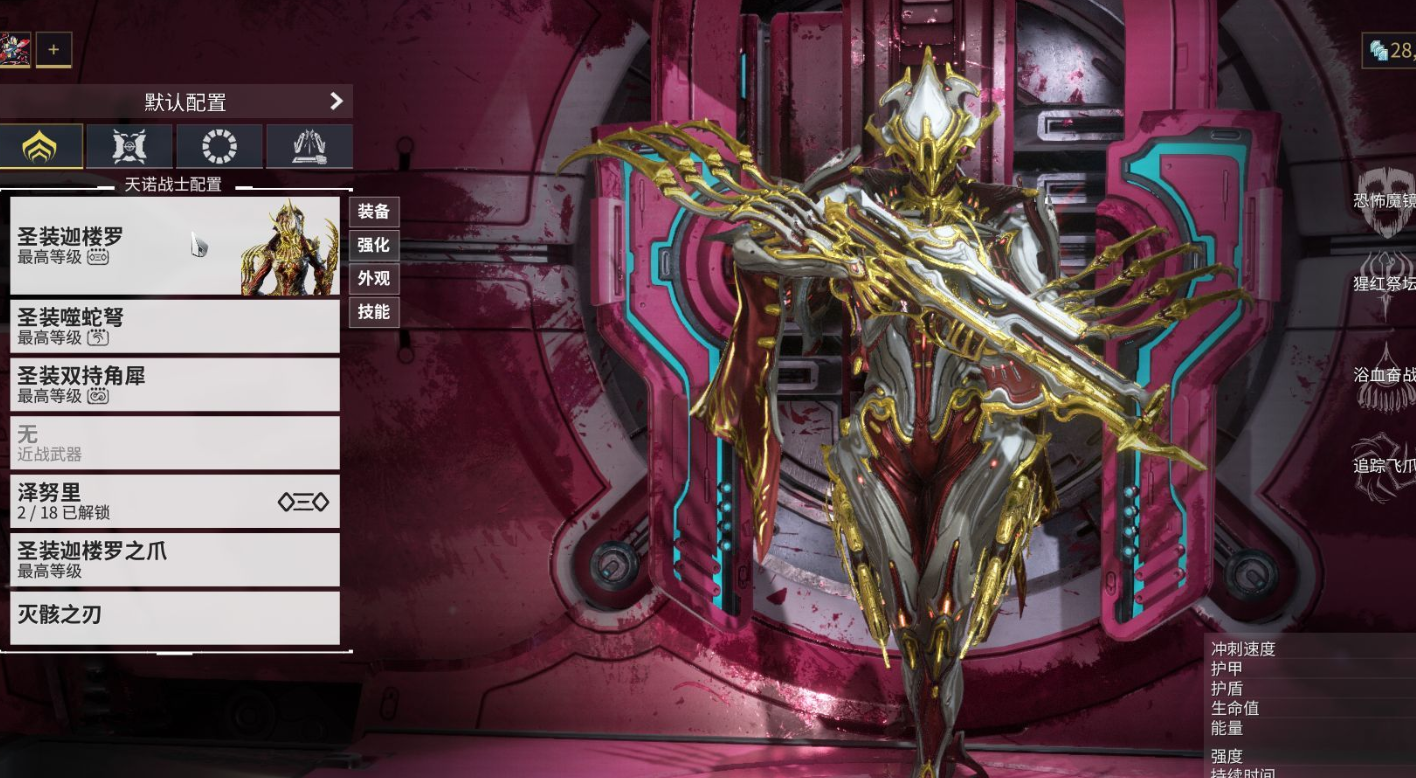Screen dimensions: 1416x778
Task: Select the 灭骸之刃 slot
Action: tap(175, 617)
